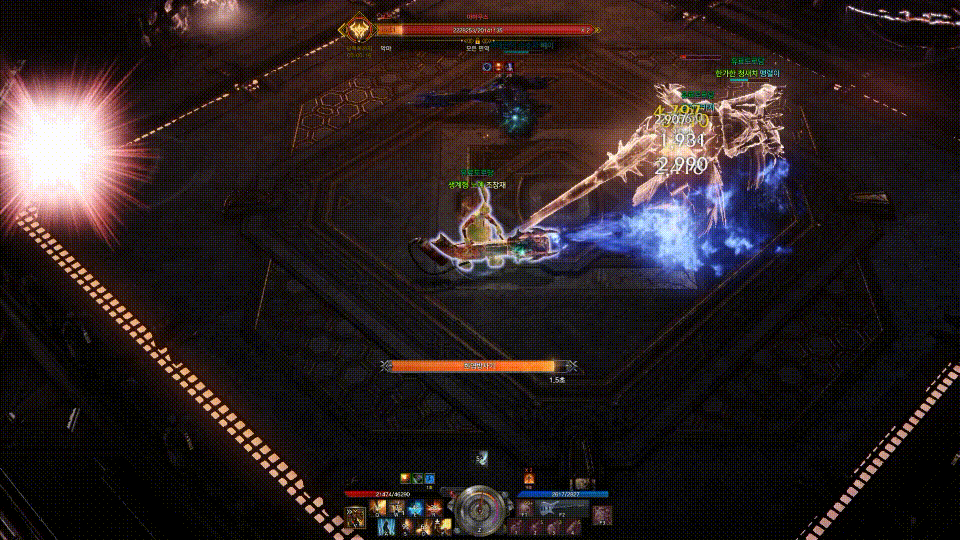The width and height of the screenshot is (960, 540).
Task: Use the skill in the W slot
Action: point(396,508)
